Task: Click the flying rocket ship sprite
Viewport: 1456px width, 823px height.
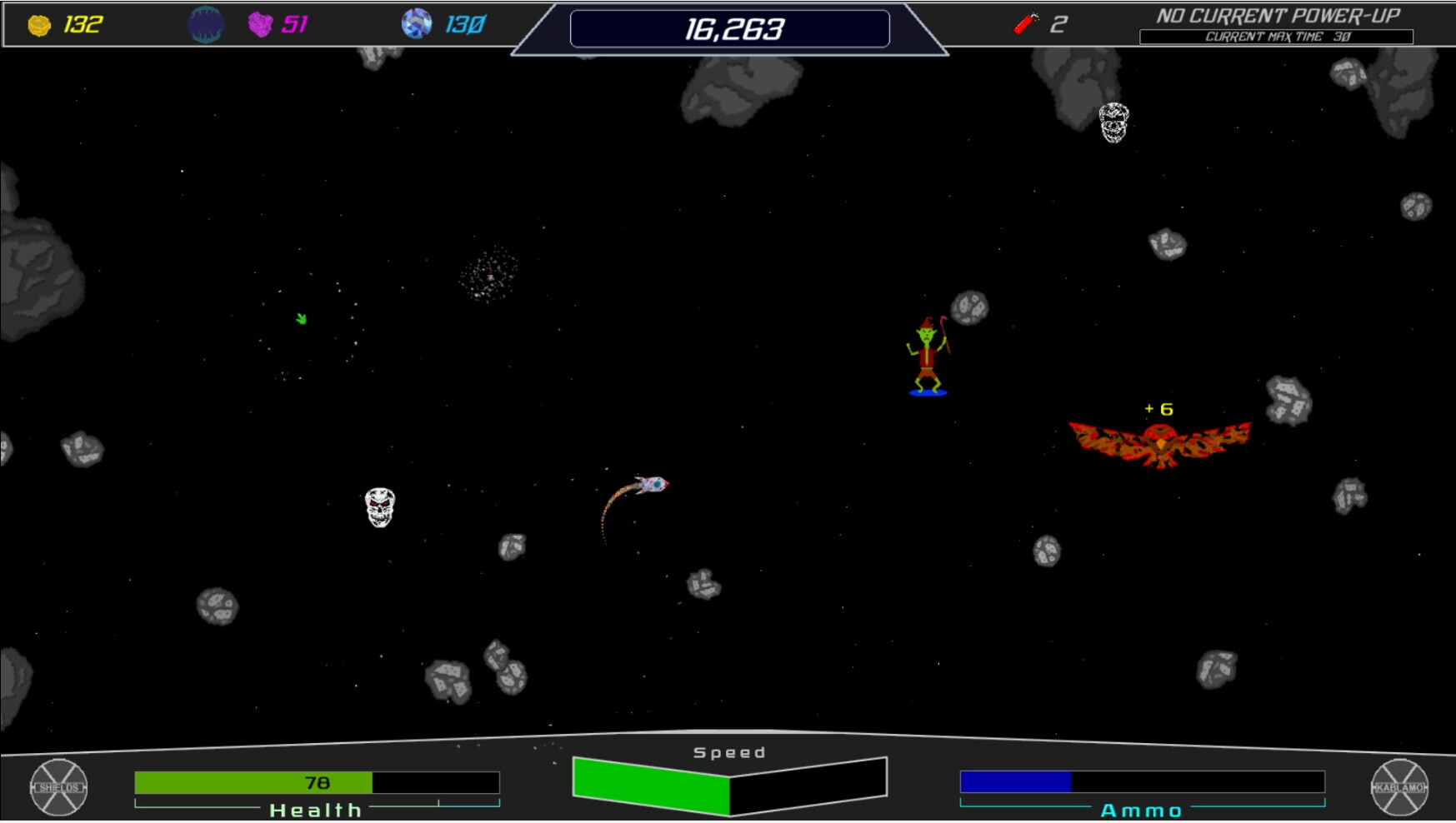Action: coord(653,483)
